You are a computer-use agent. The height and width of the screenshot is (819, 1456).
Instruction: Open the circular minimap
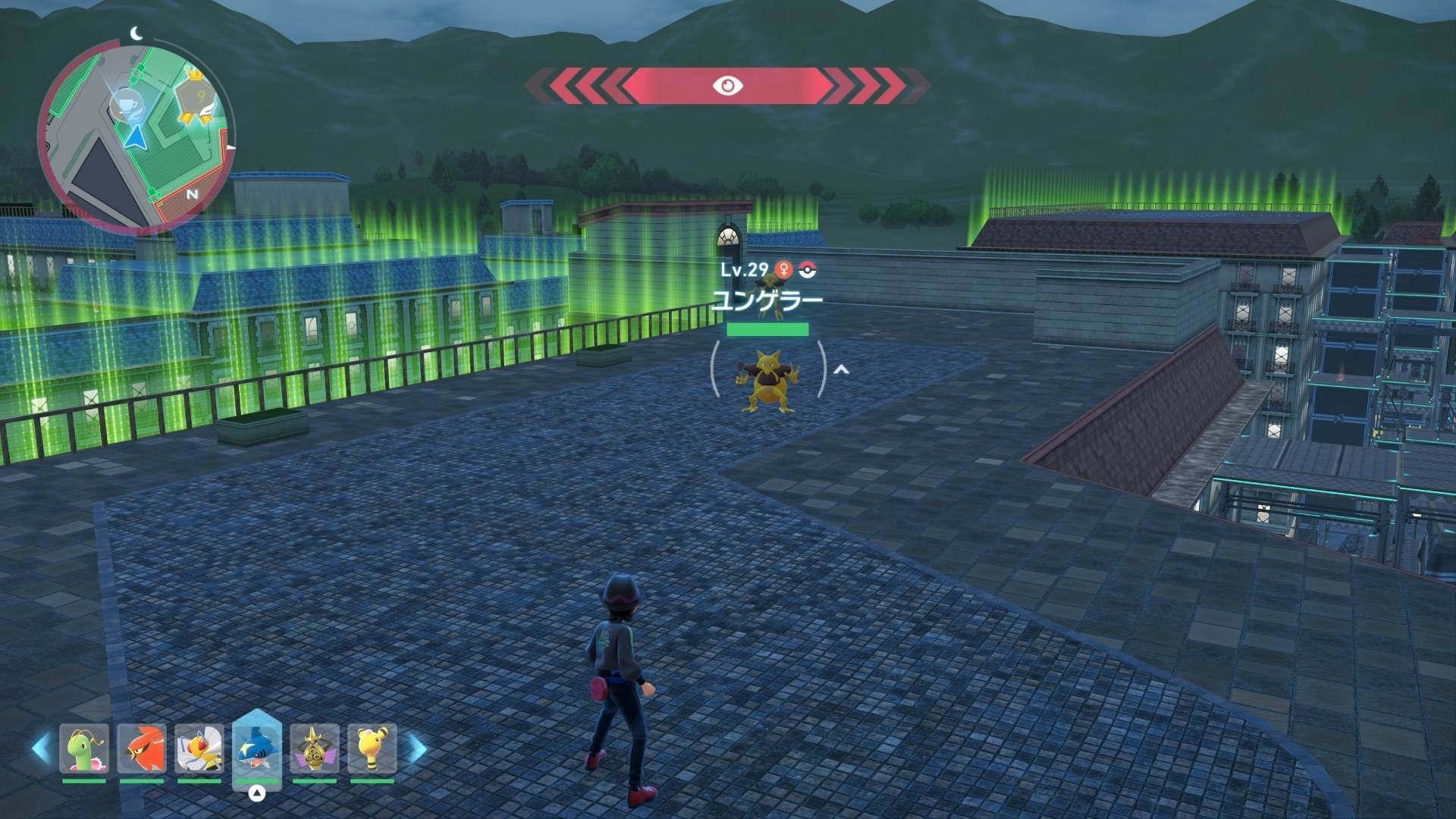coord(136,136)
